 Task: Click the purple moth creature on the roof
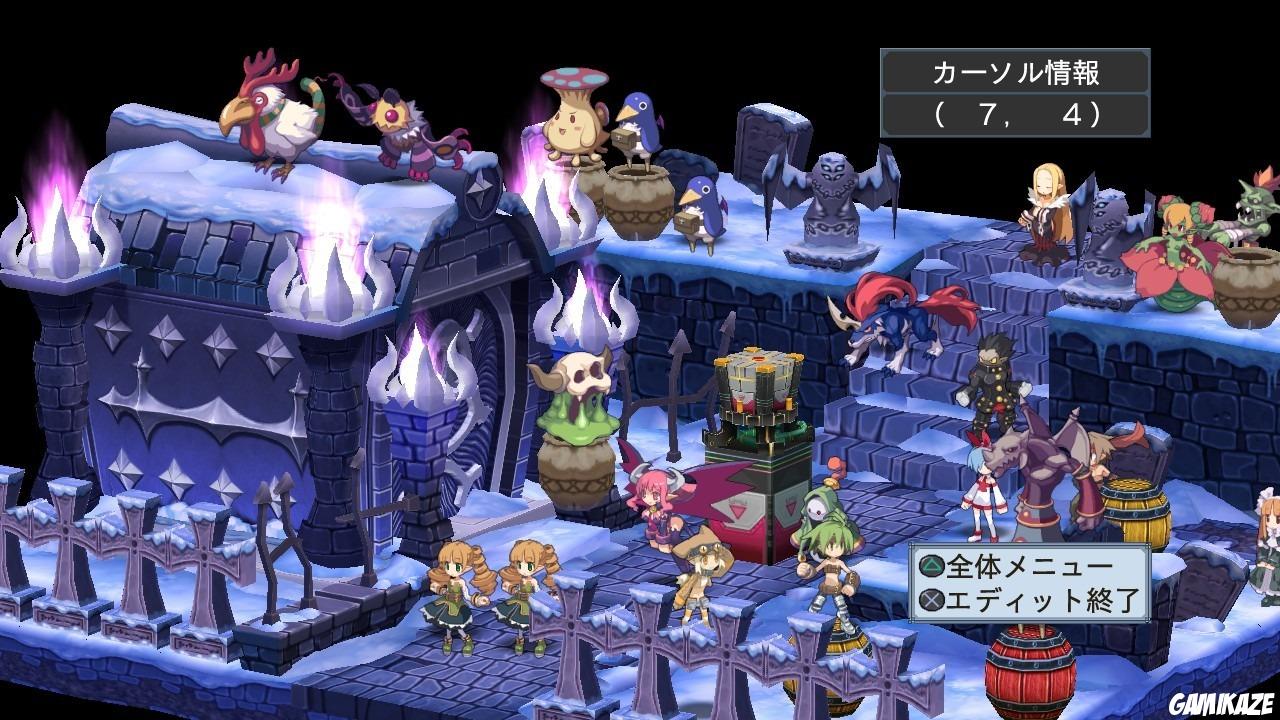405,125
